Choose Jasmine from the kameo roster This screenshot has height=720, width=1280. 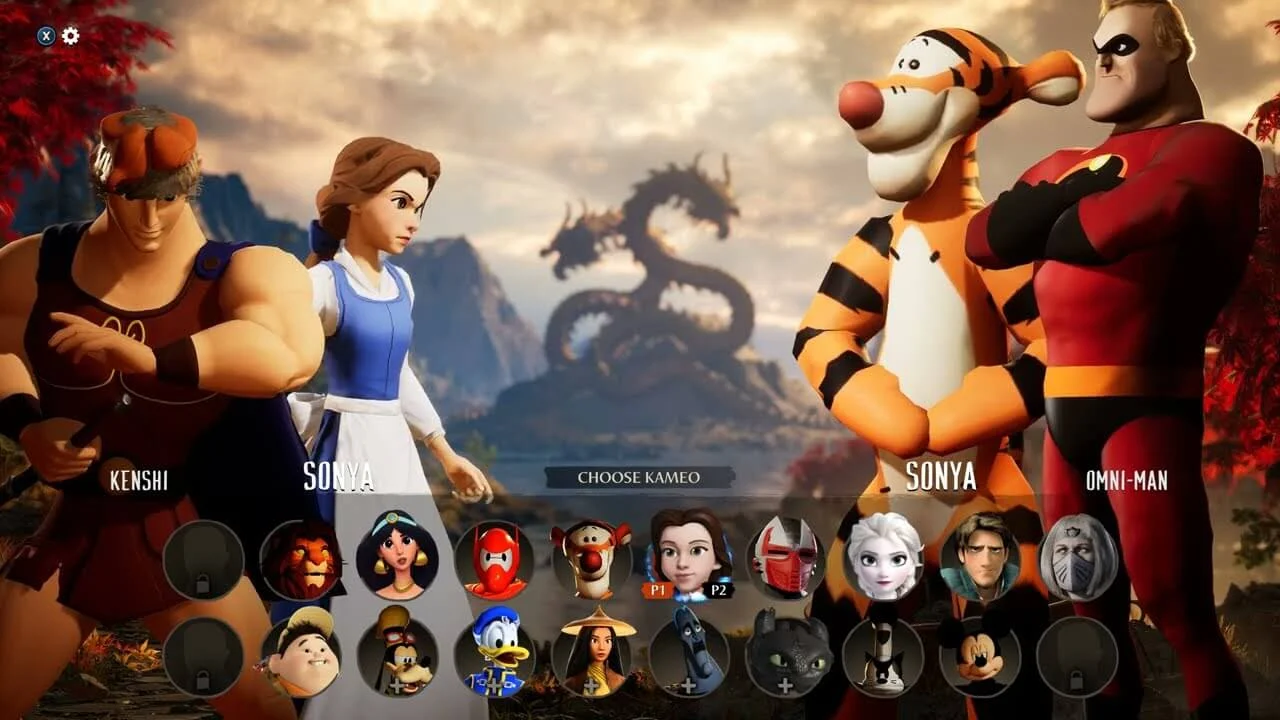pyautogui.click(x=399, y=560)
